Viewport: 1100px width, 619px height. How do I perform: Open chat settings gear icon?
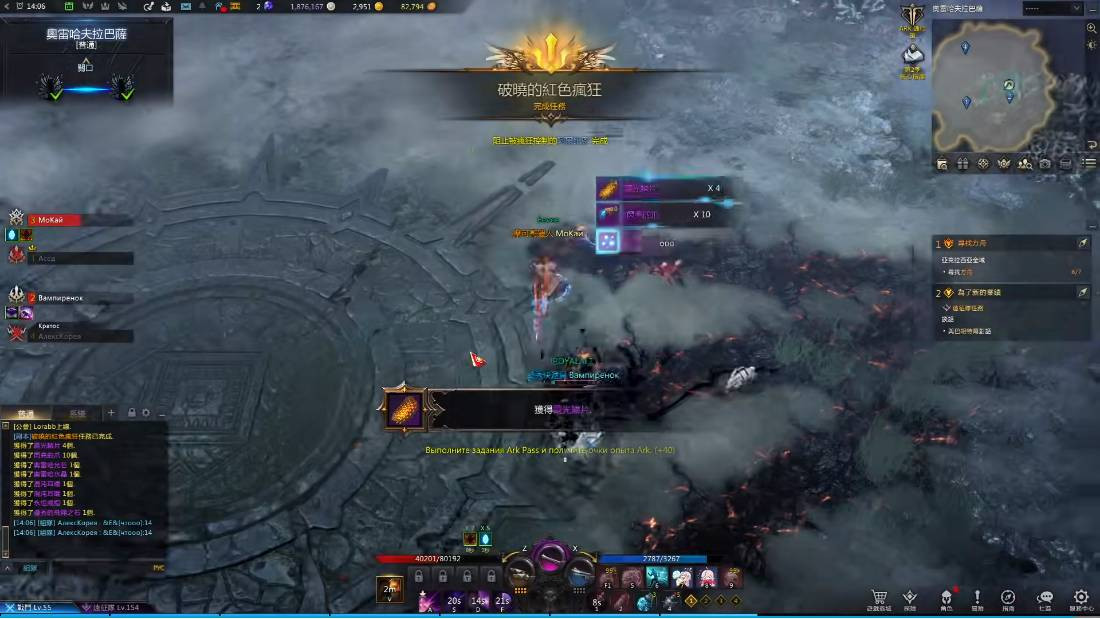[146, 412]
